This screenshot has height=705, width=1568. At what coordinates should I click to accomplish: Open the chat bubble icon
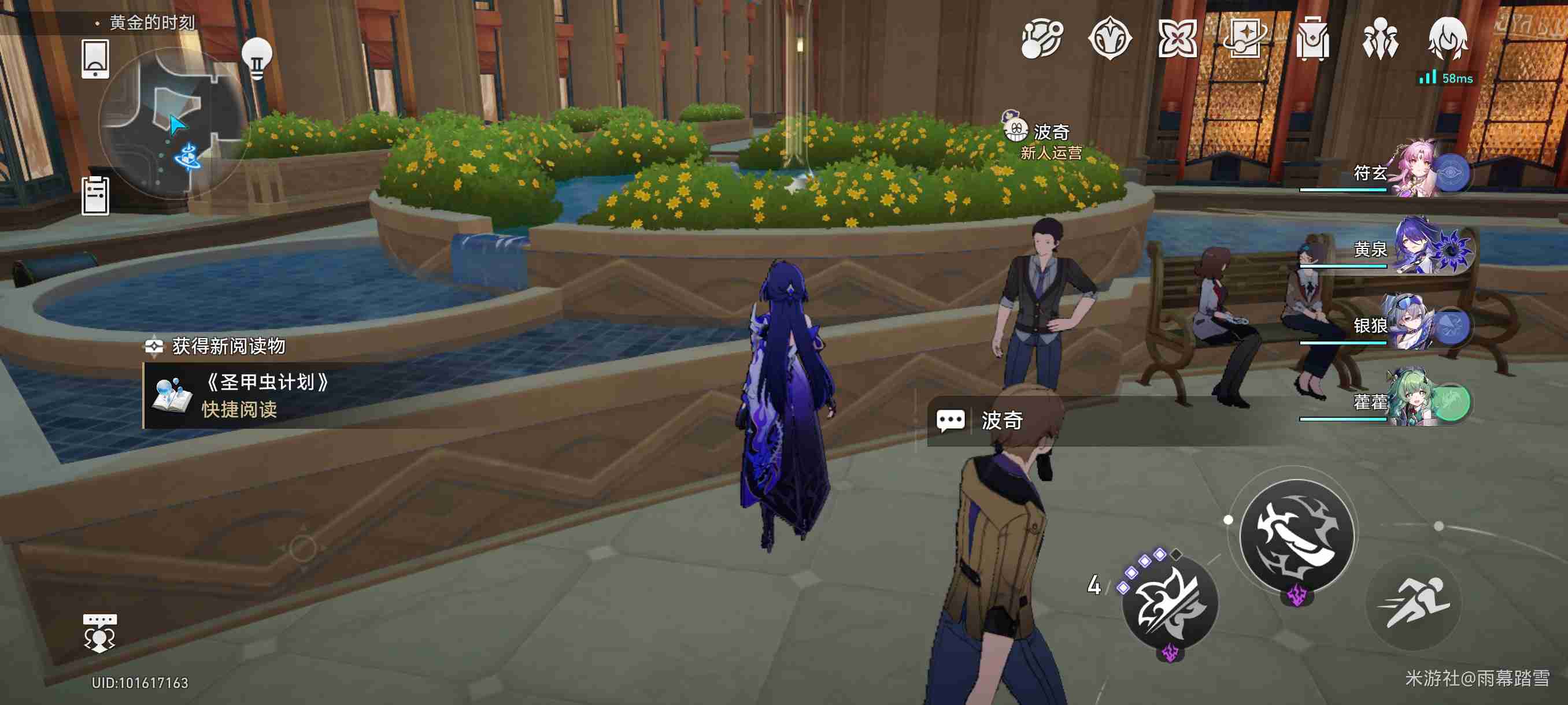click(x=99, y=633)
